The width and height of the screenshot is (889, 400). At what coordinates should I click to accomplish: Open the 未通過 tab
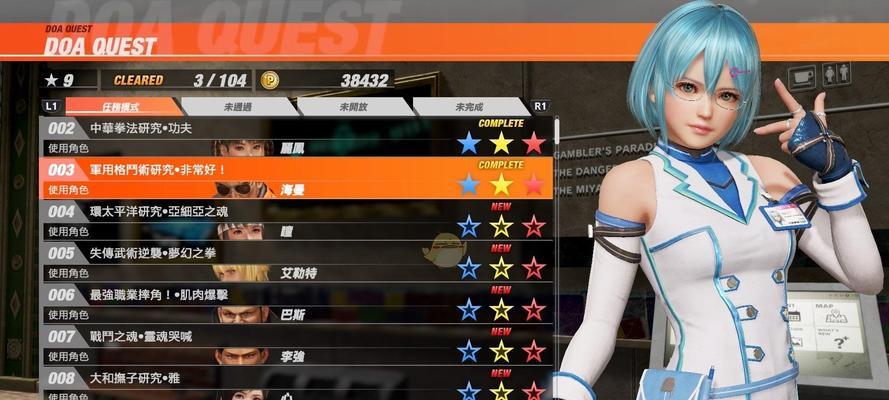pyautogui.click(x=237, y=106)
